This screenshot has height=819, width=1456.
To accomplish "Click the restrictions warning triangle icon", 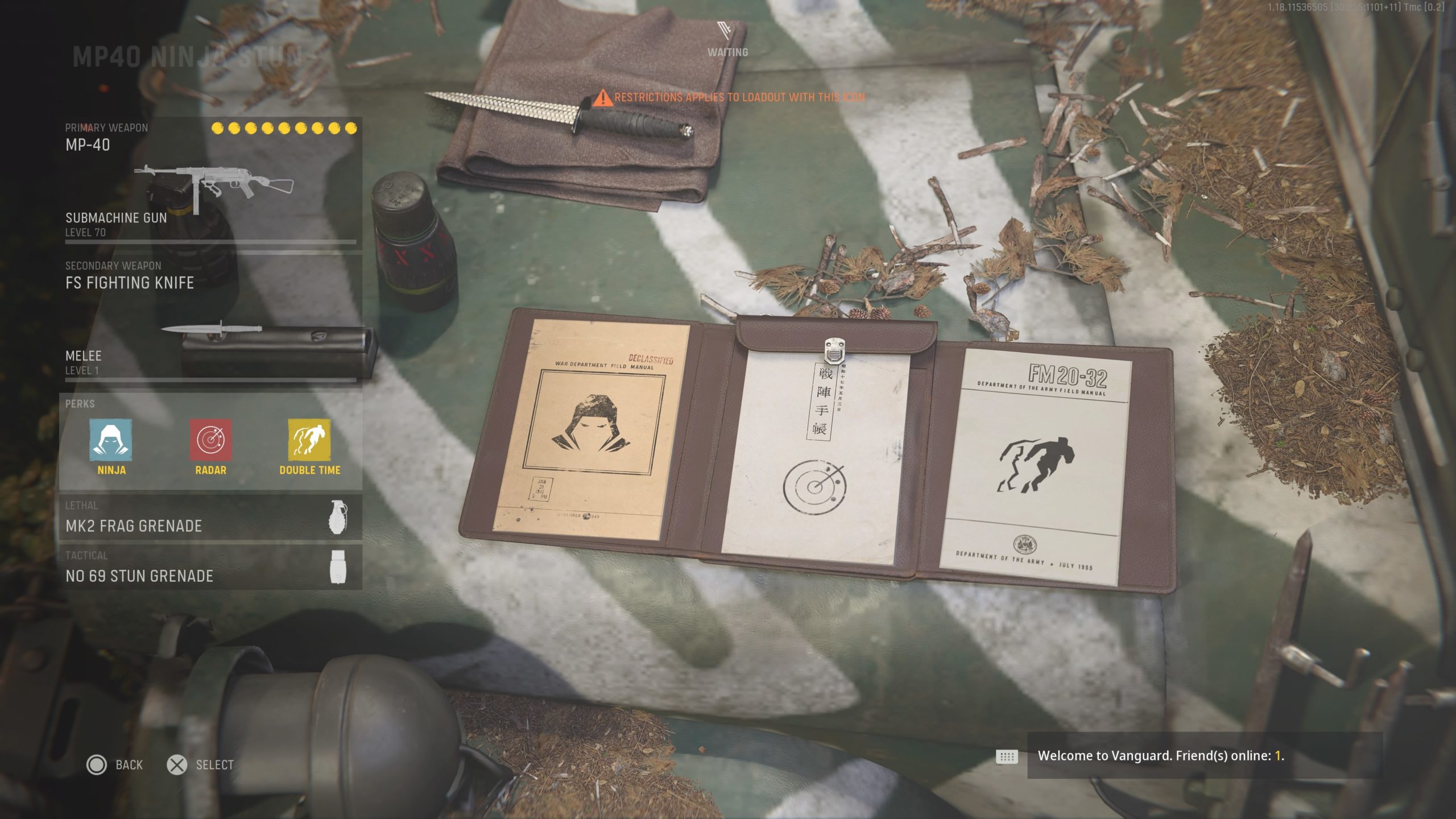I will click(x=603, y=98).
